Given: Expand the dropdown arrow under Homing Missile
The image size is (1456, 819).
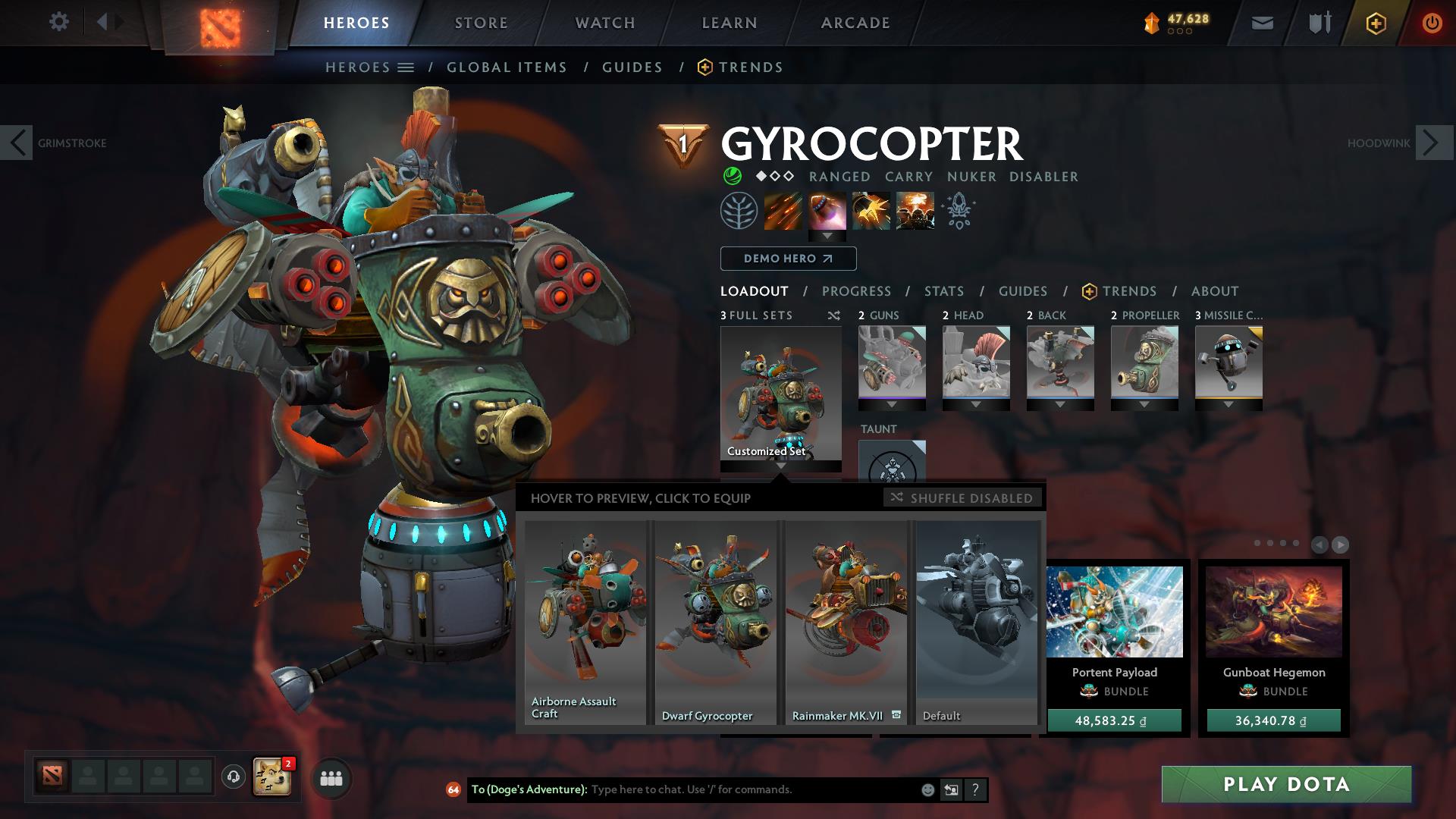Looking at the screenshot, I should click(x=827, y=234).
